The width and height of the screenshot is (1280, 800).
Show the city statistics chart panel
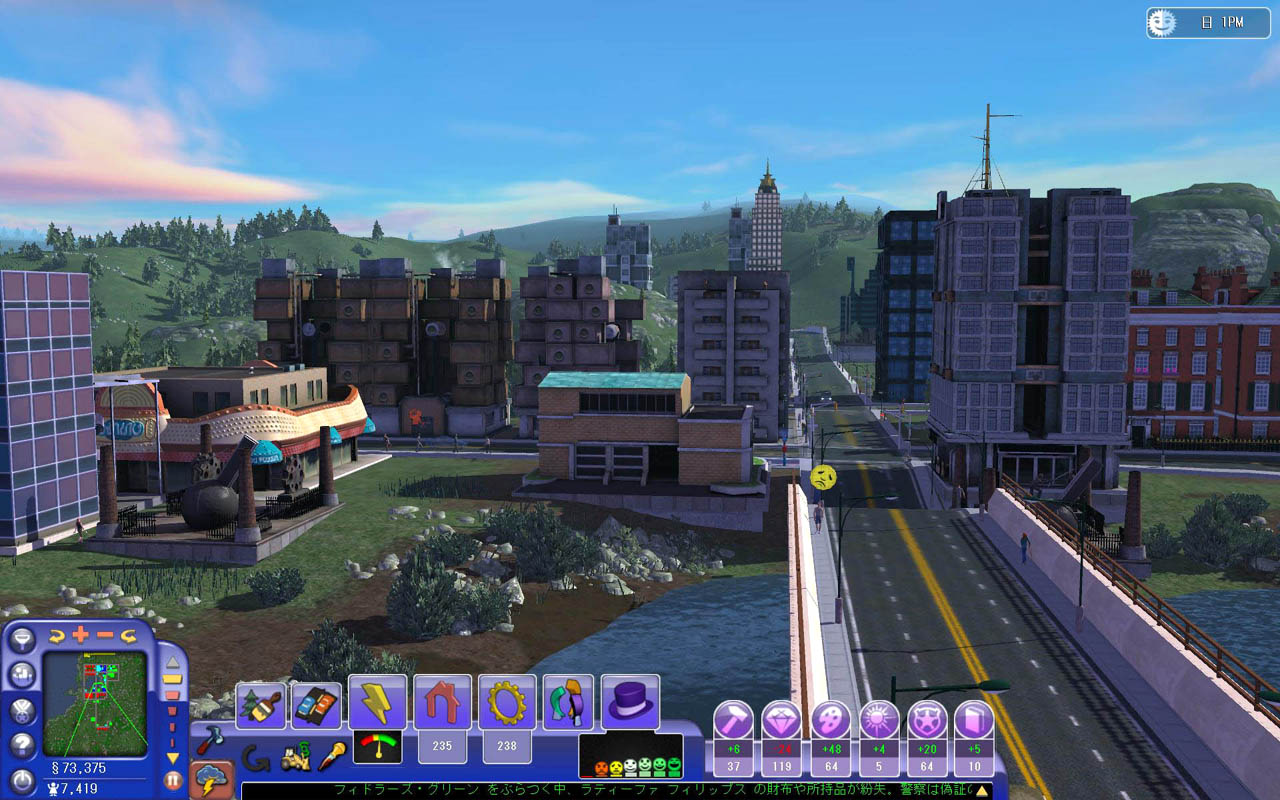pos(22,675)
